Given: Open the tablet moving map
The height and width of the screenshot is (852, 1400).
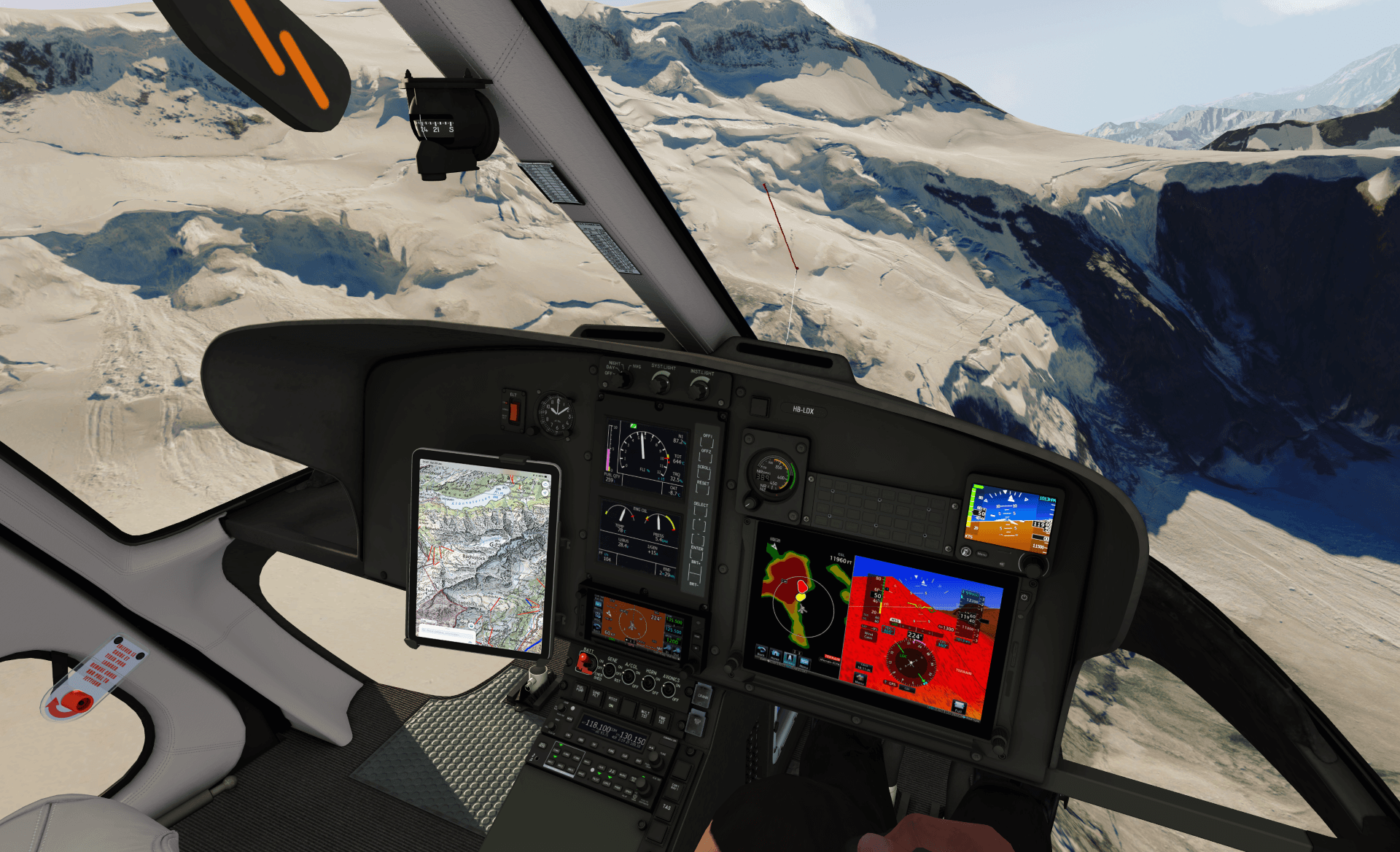Looking at the screenshot, I should (x=482, y=554).
